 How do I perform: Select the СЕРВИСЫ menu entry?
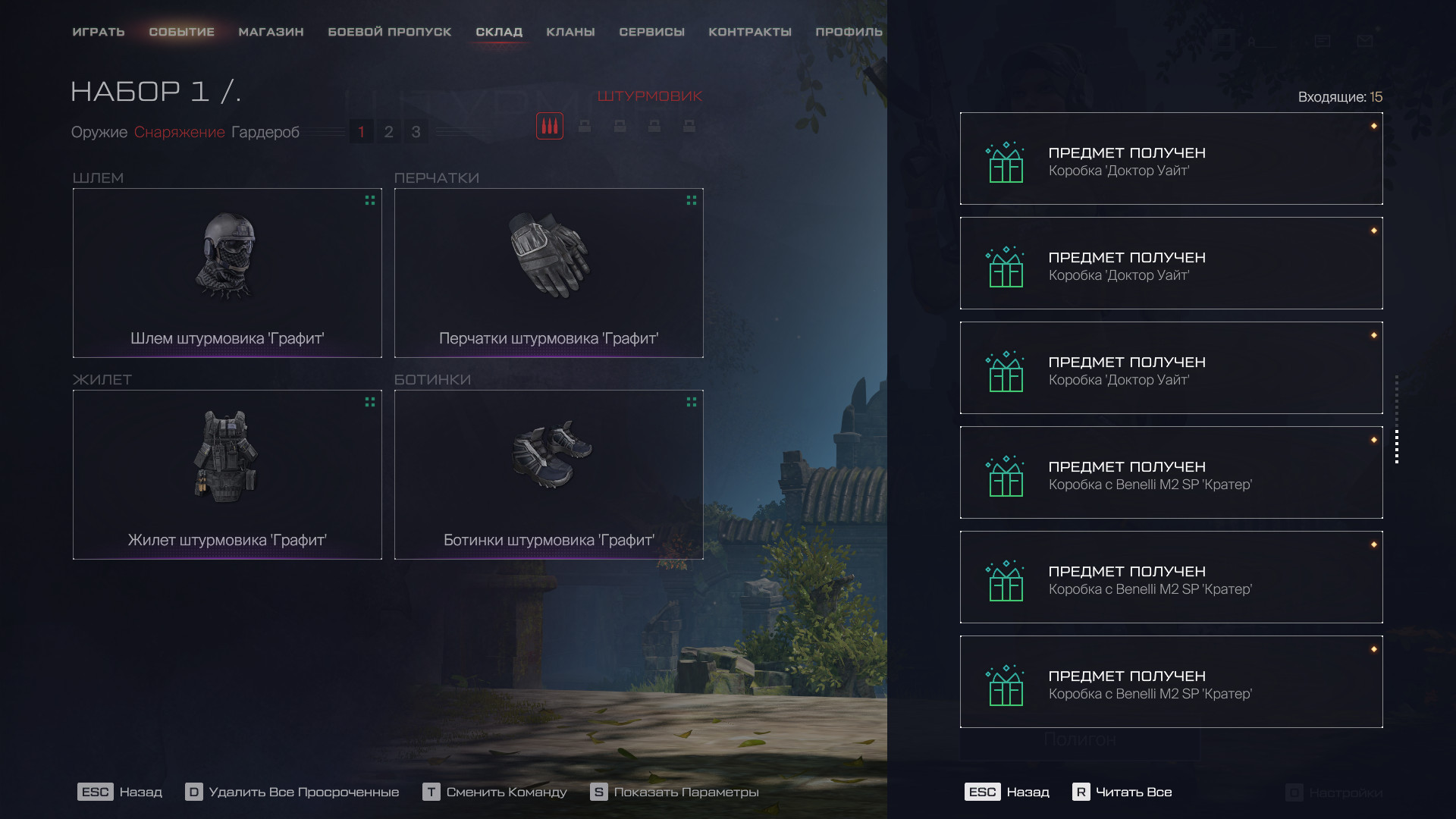[x=651, y=32]
